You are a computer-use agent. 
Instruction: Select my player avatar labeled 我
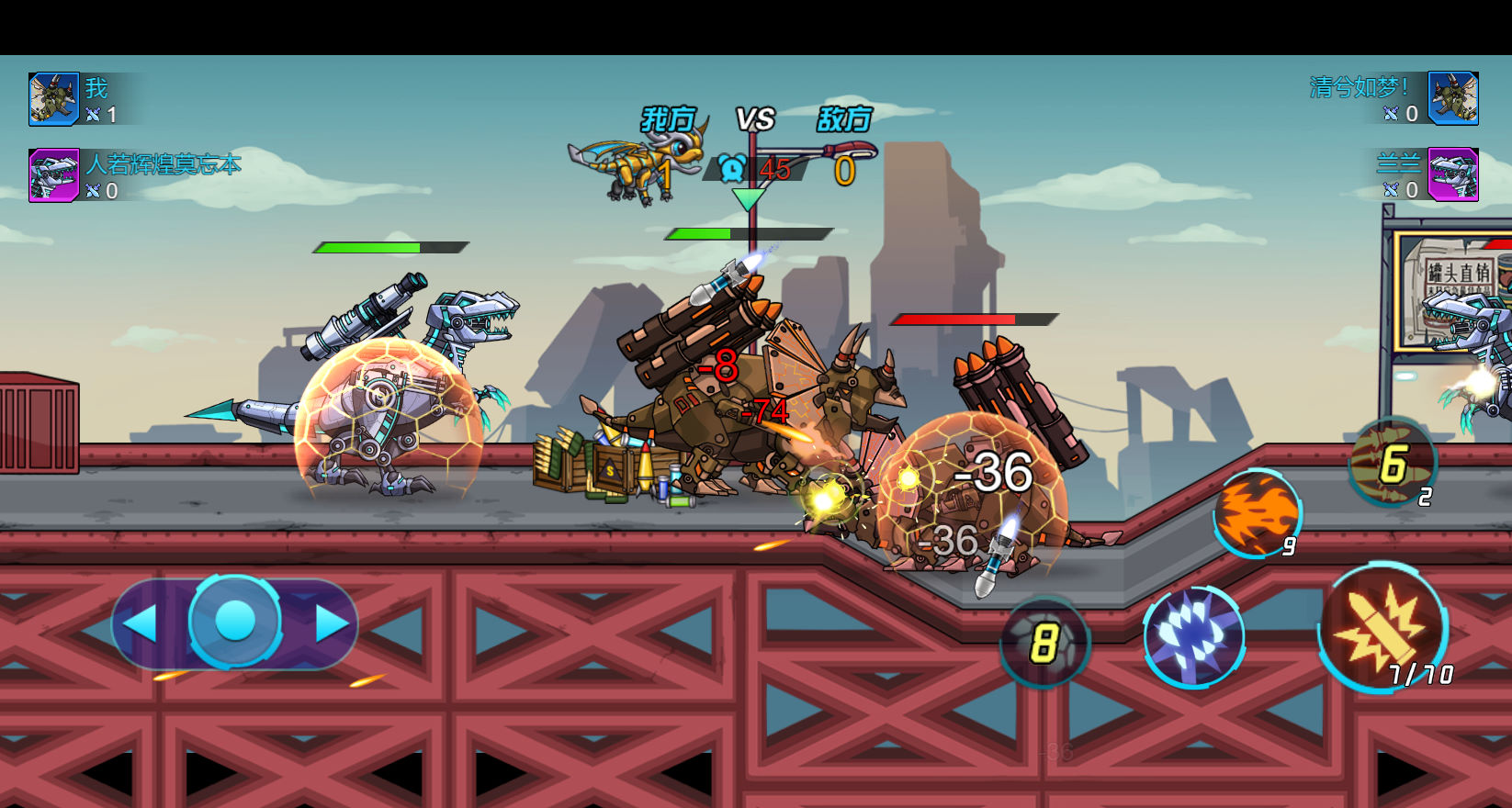tap(53, 99)
